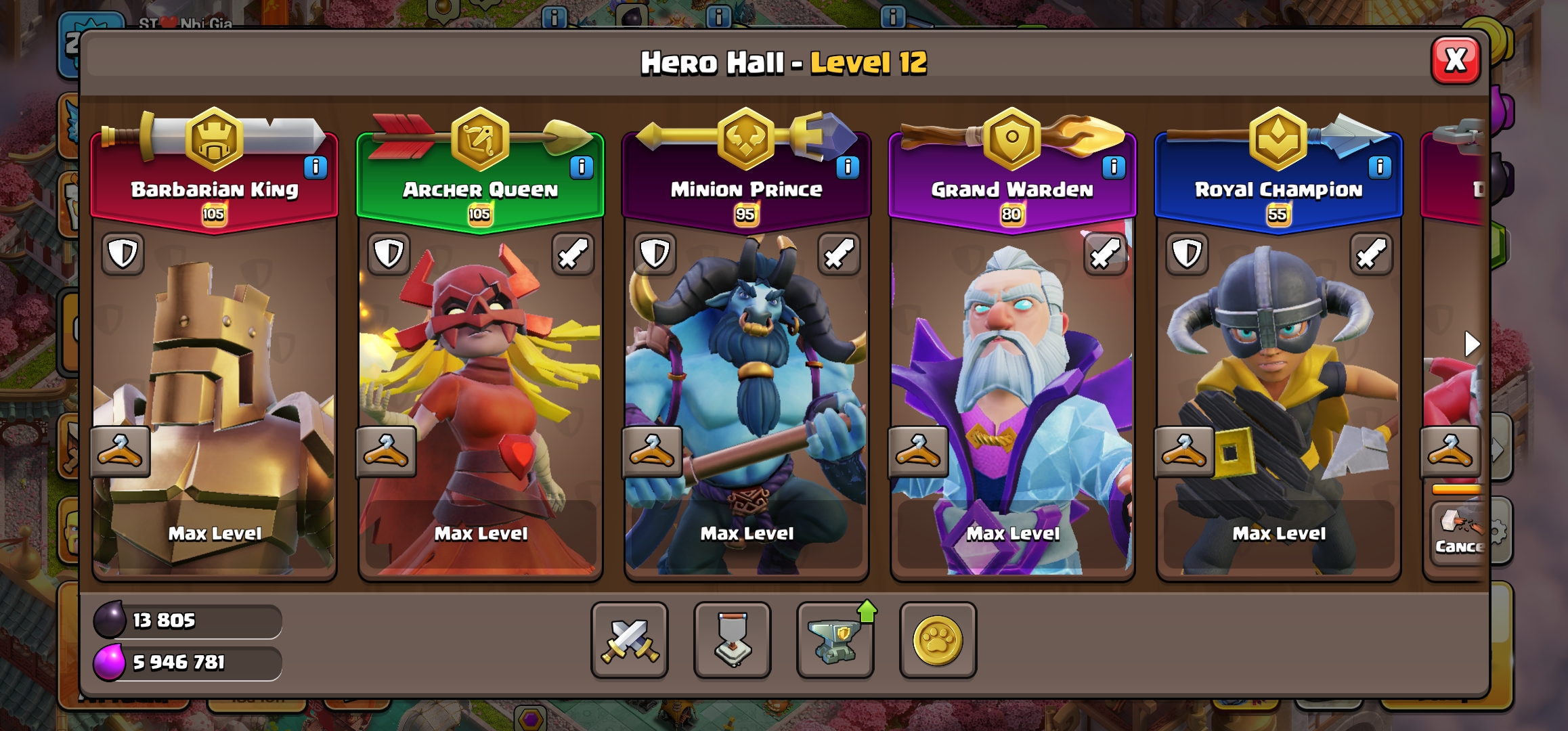
Task: Open Minion Prince info
Action: point(848,167)
